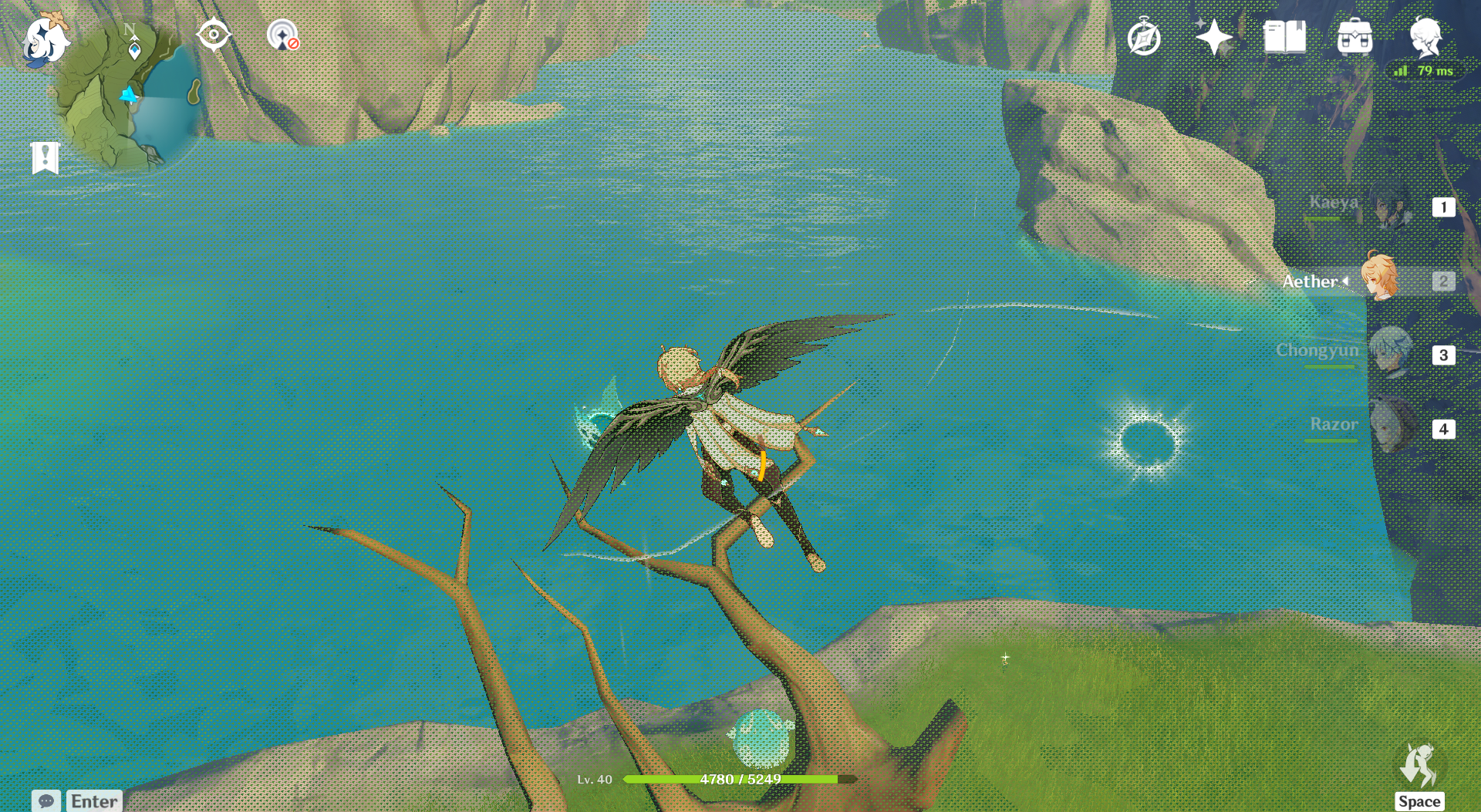Activate the elemental sight eye icon
This screenshot has height=812, width=1481.
click(x=213, y=35)
